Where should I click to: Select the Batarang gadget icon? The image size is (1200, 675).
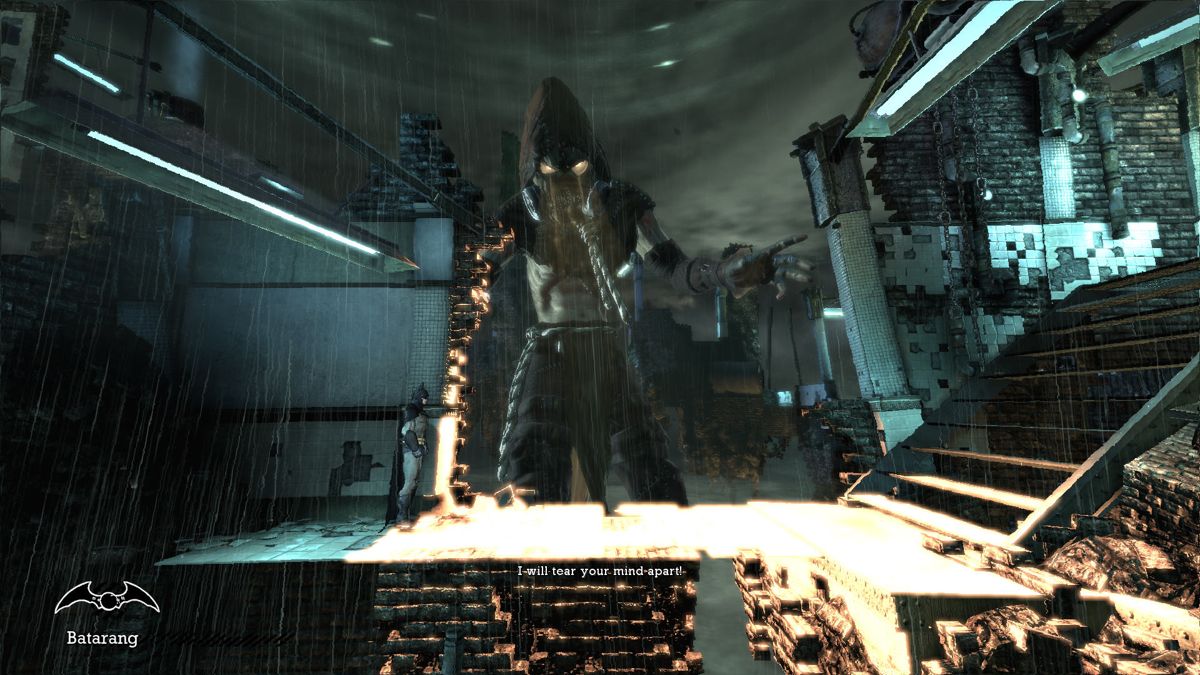[x=106, y=599]
